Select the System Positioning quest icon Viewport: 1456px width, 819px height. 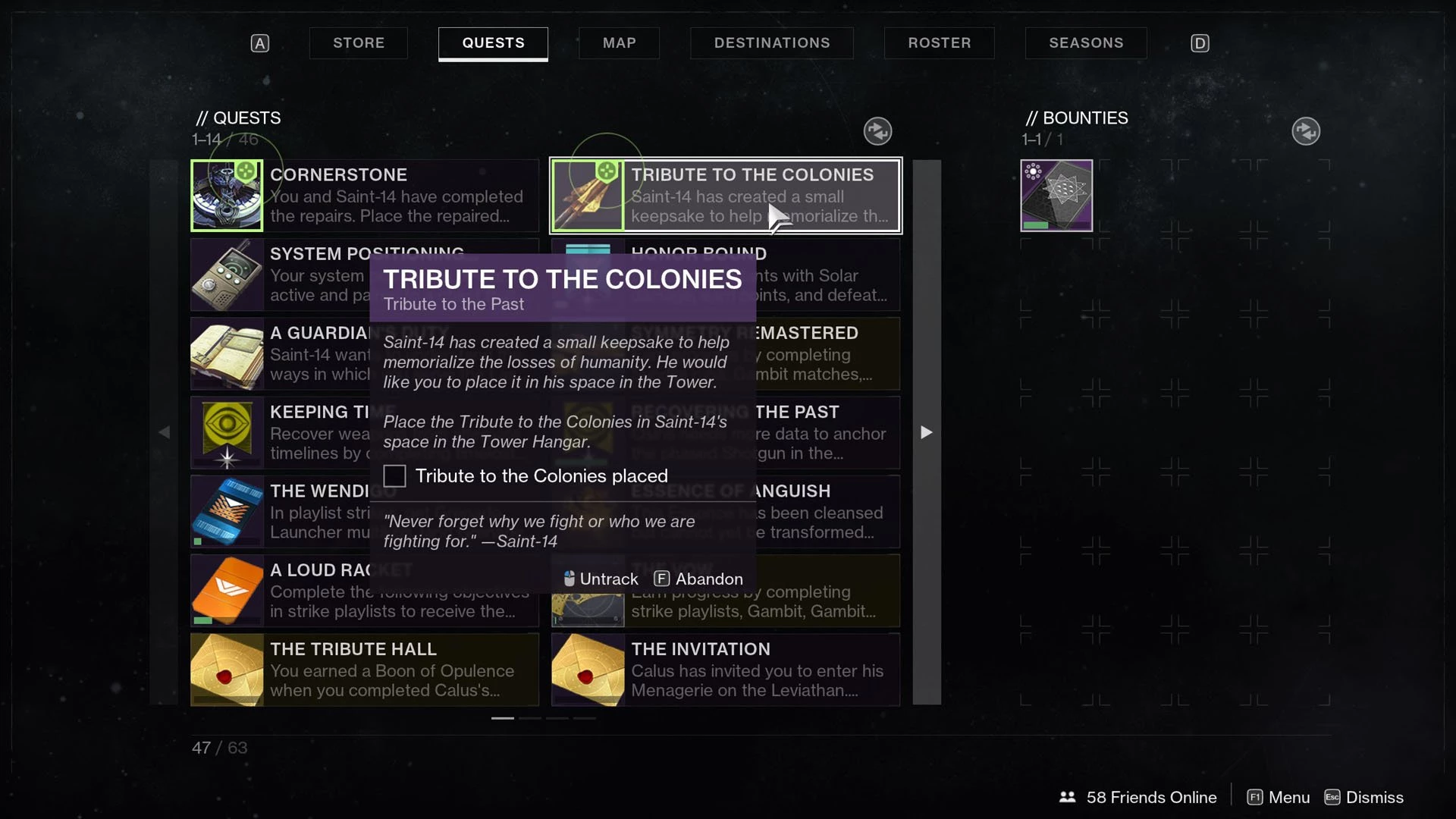pos(227,275)
